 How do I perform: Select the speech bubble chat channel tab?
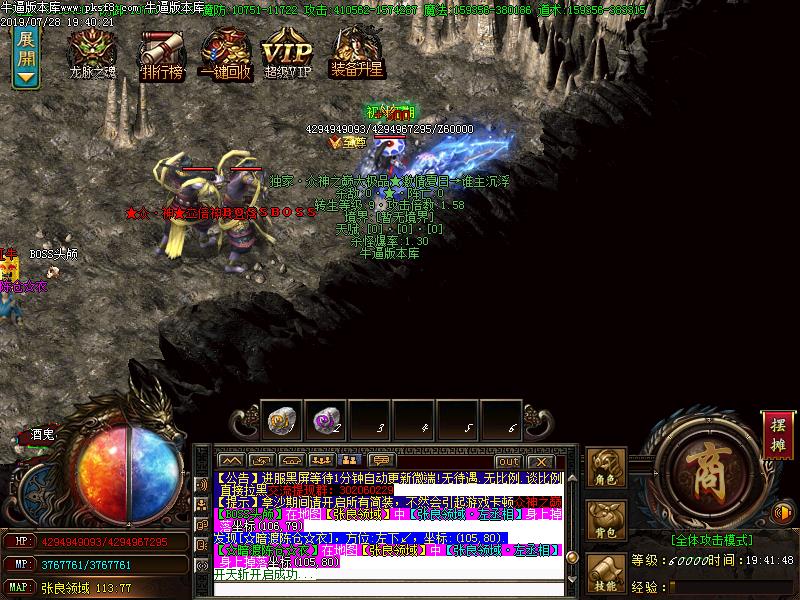[382, 461]
